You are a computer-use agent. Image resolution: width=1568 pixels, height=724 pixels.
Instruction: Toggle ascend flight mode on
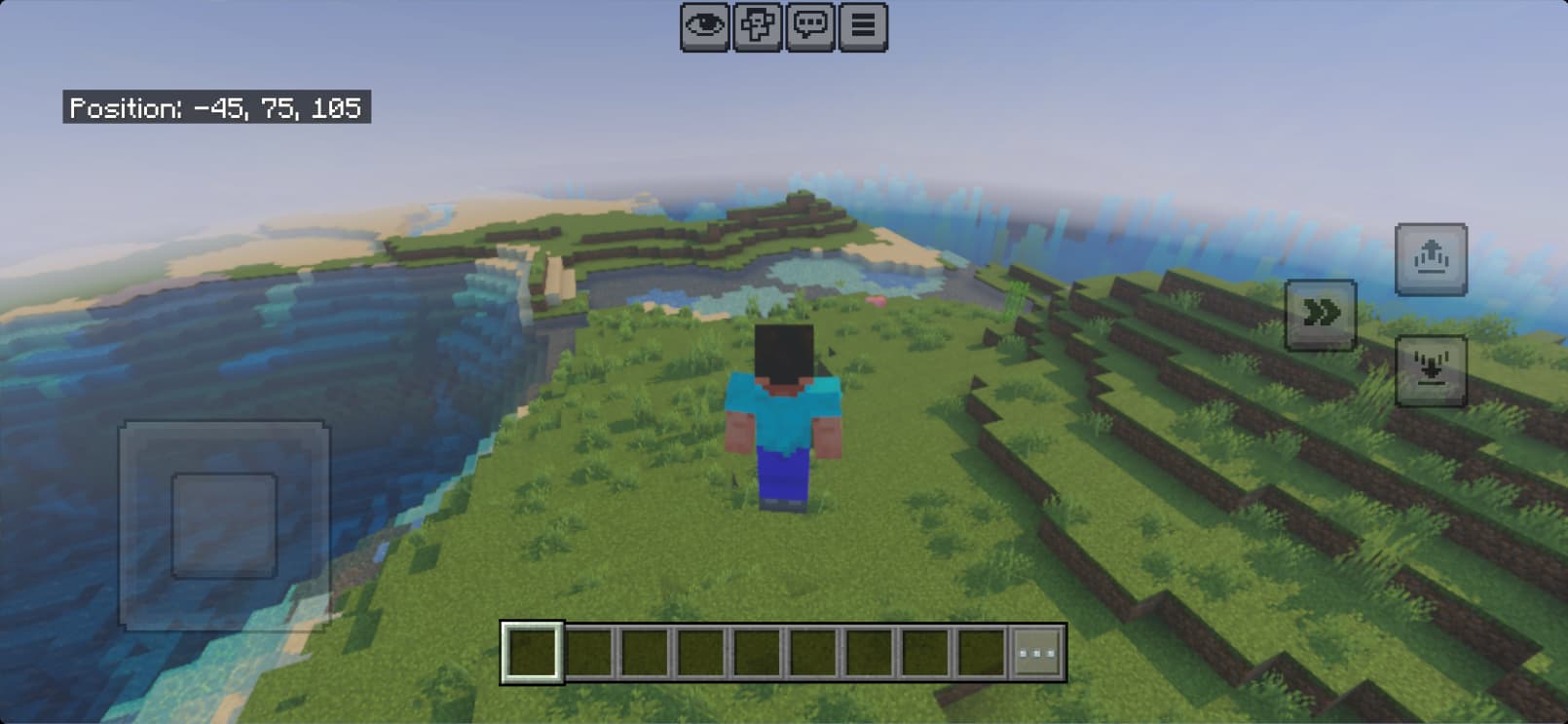pyautogui.click(x=1433, y=259)
